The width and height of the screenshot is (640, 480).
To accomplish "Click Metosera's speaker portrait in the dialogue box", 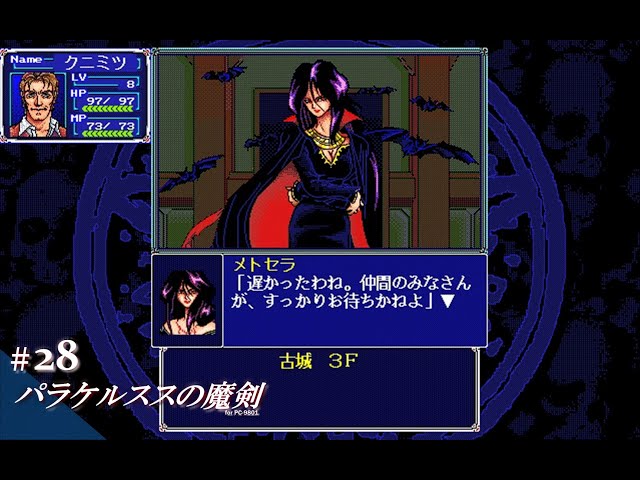I will click(187, 301).
